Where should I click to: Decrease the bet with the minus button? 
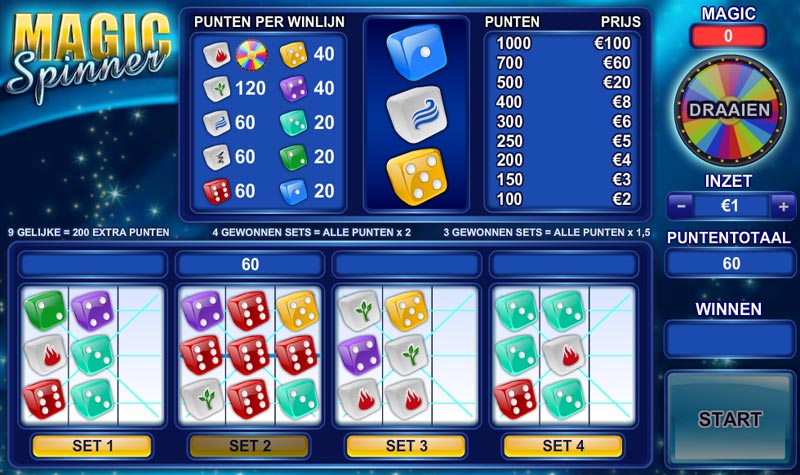(x=680, y=207)
